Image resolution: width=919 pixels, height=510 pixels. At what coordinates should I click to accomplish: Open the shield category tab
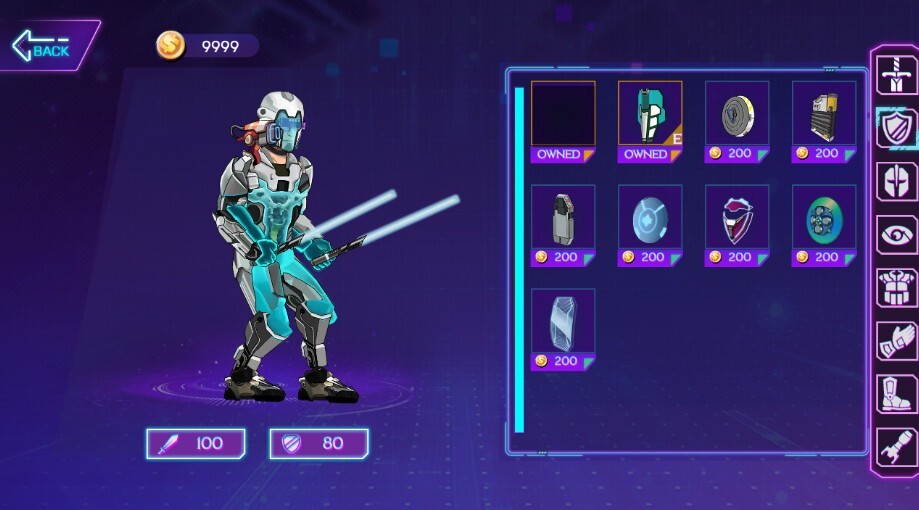click(x=896, y=128)
